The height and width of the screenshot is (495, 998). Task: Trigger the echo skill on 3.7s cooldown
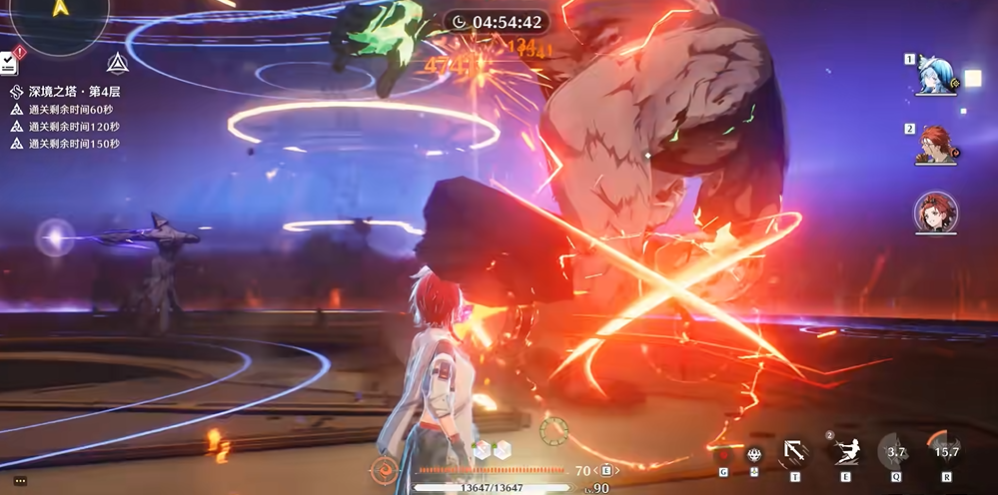click(x=896, y=452)
